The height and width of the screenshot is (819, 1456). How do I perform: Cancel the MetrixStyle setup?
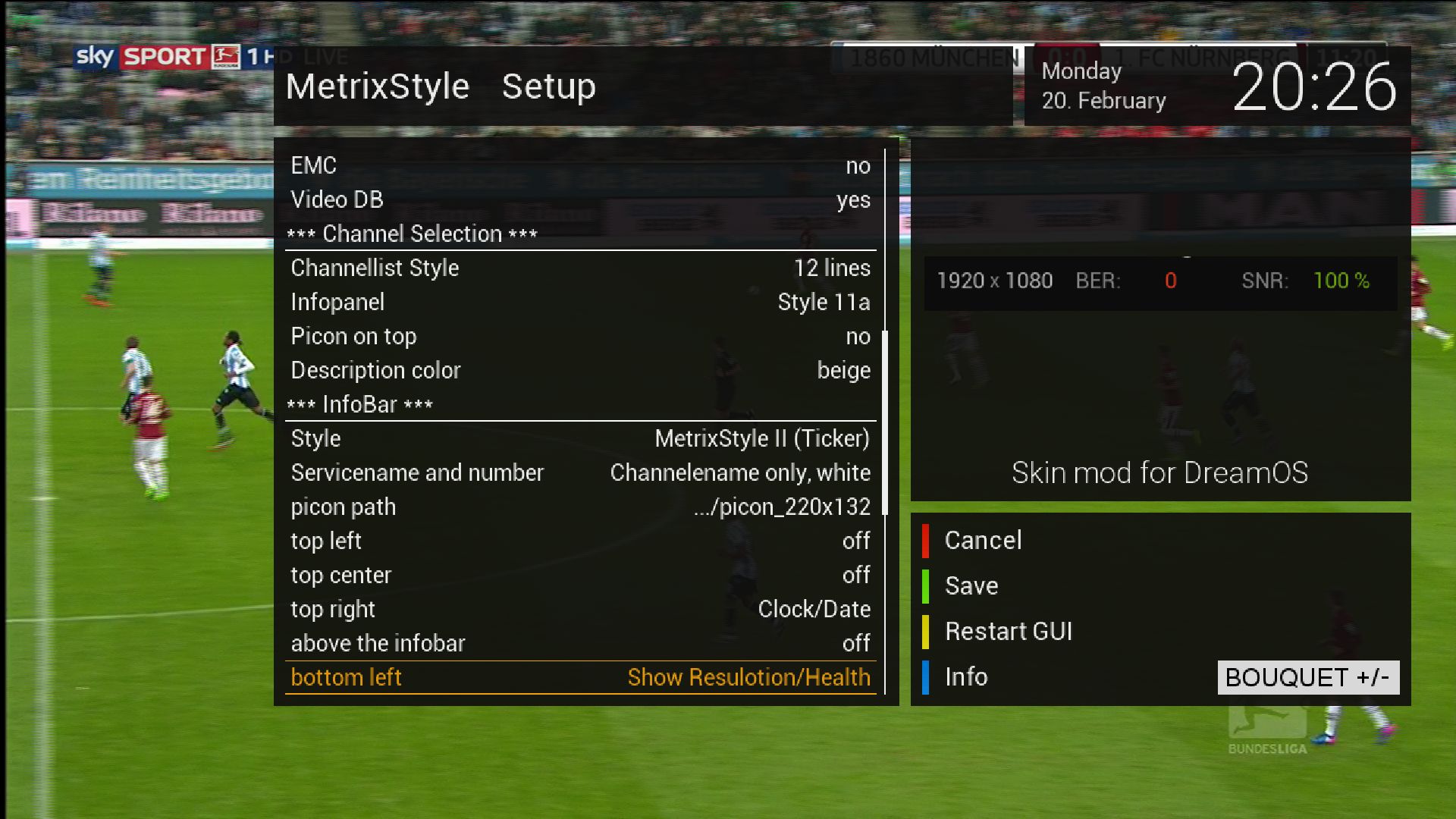click(983, 541)
